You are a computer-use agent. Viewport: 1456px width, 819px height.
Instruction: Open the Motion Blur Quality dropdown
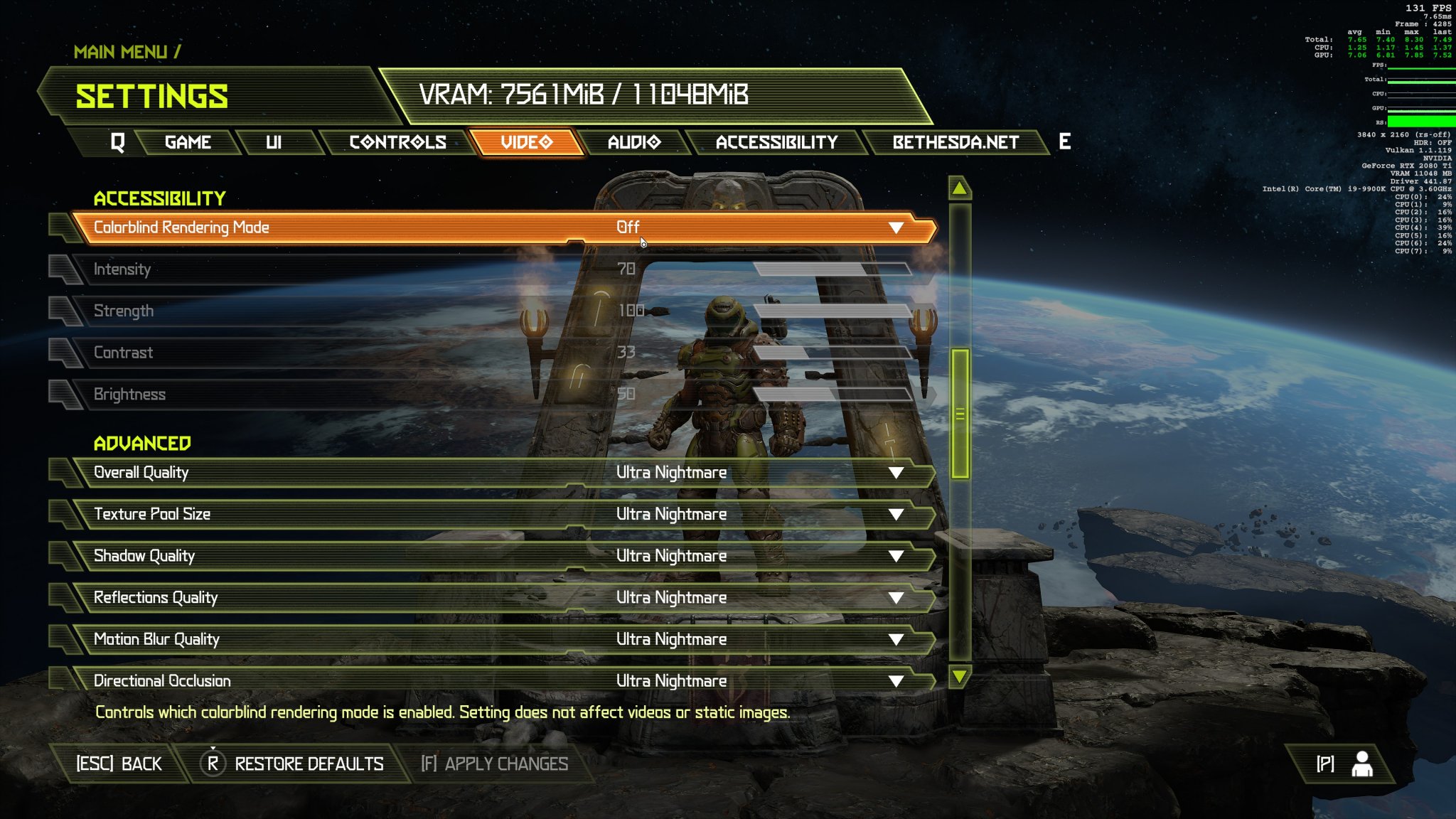click(894, 638)
